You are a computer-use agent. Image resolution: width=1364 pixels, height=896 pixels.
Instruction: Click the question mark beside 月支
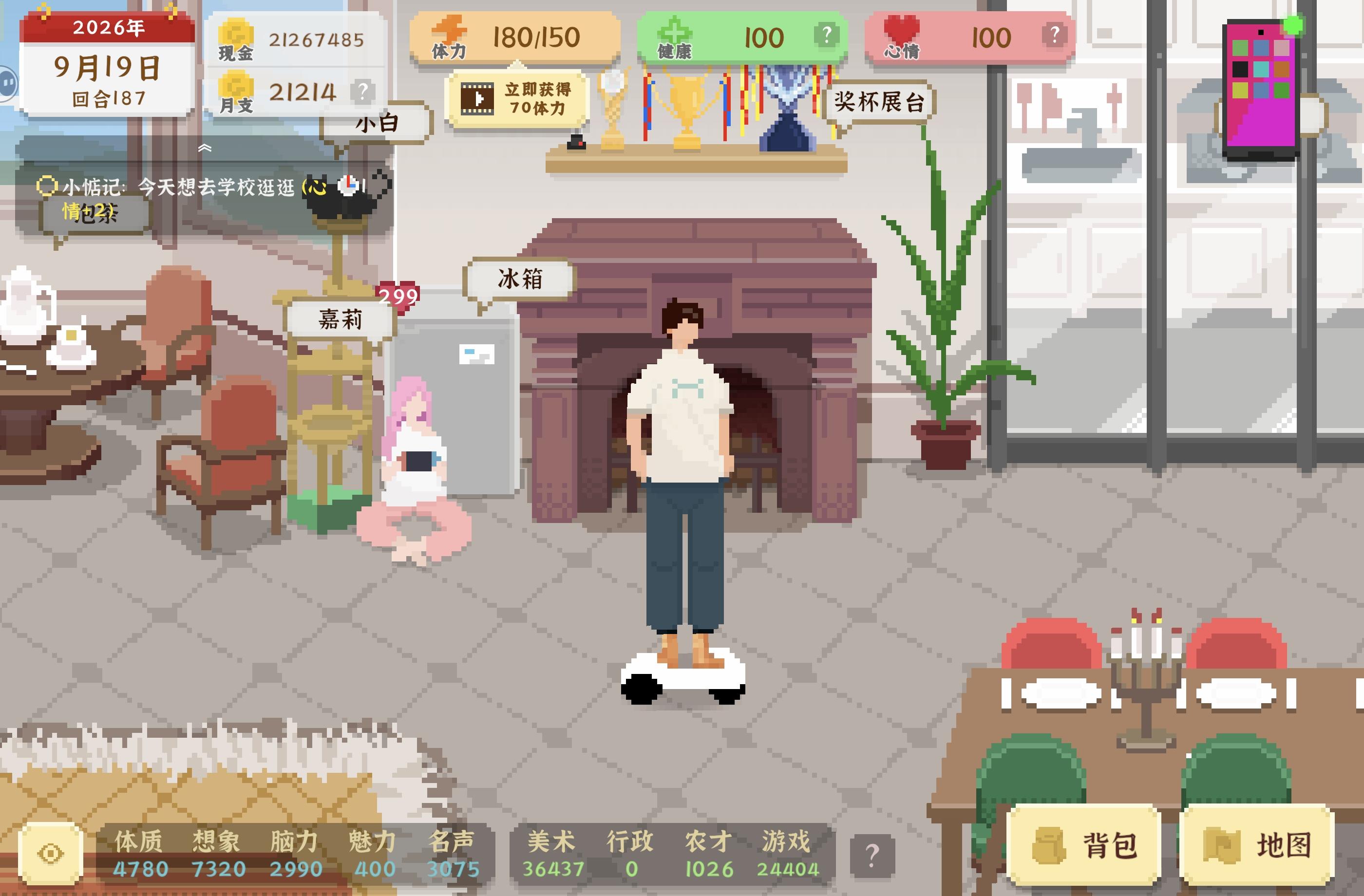tap(363, 91)
